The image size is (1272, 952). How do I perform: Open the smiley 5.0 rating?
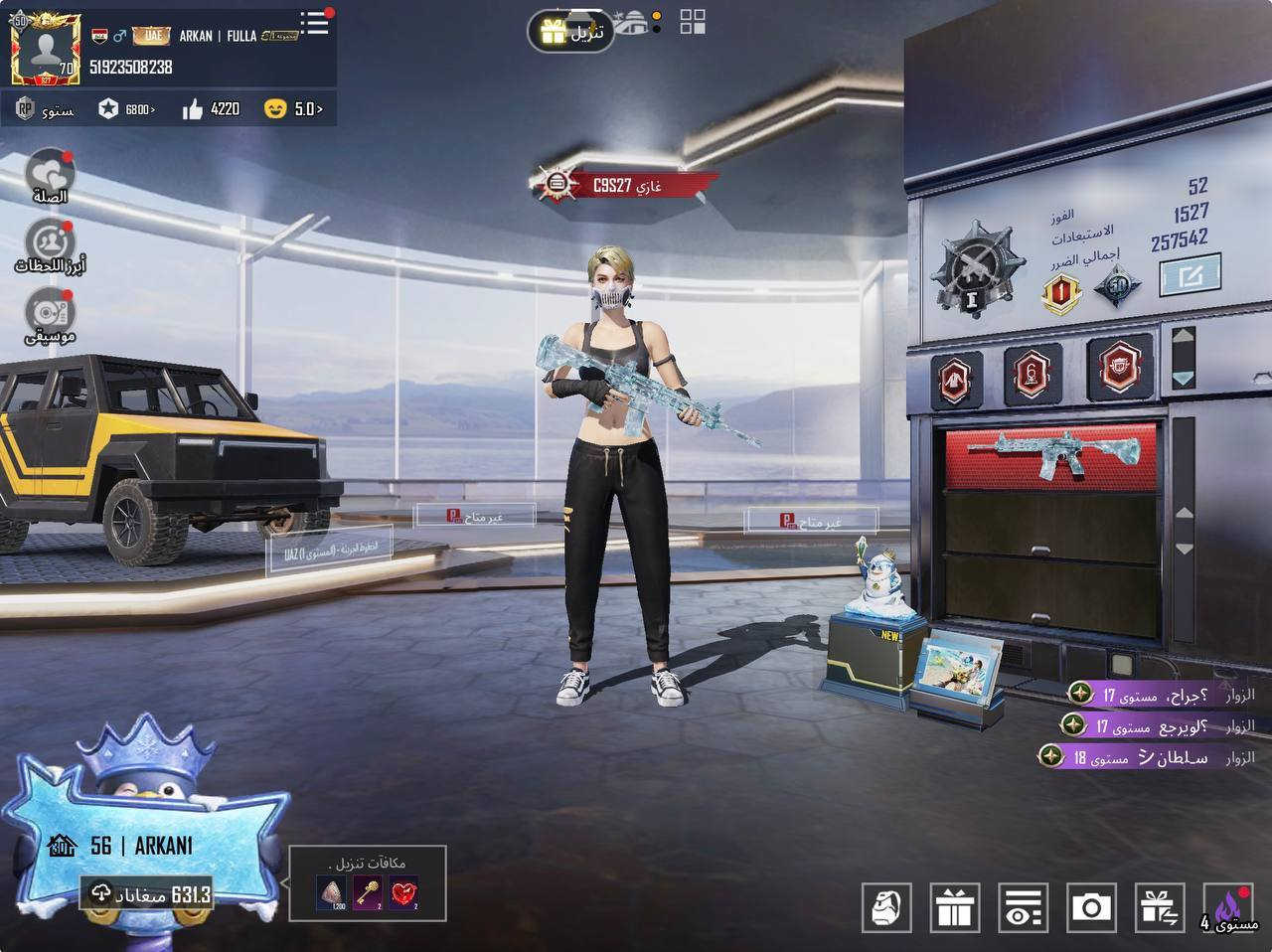tap(293, 108)
